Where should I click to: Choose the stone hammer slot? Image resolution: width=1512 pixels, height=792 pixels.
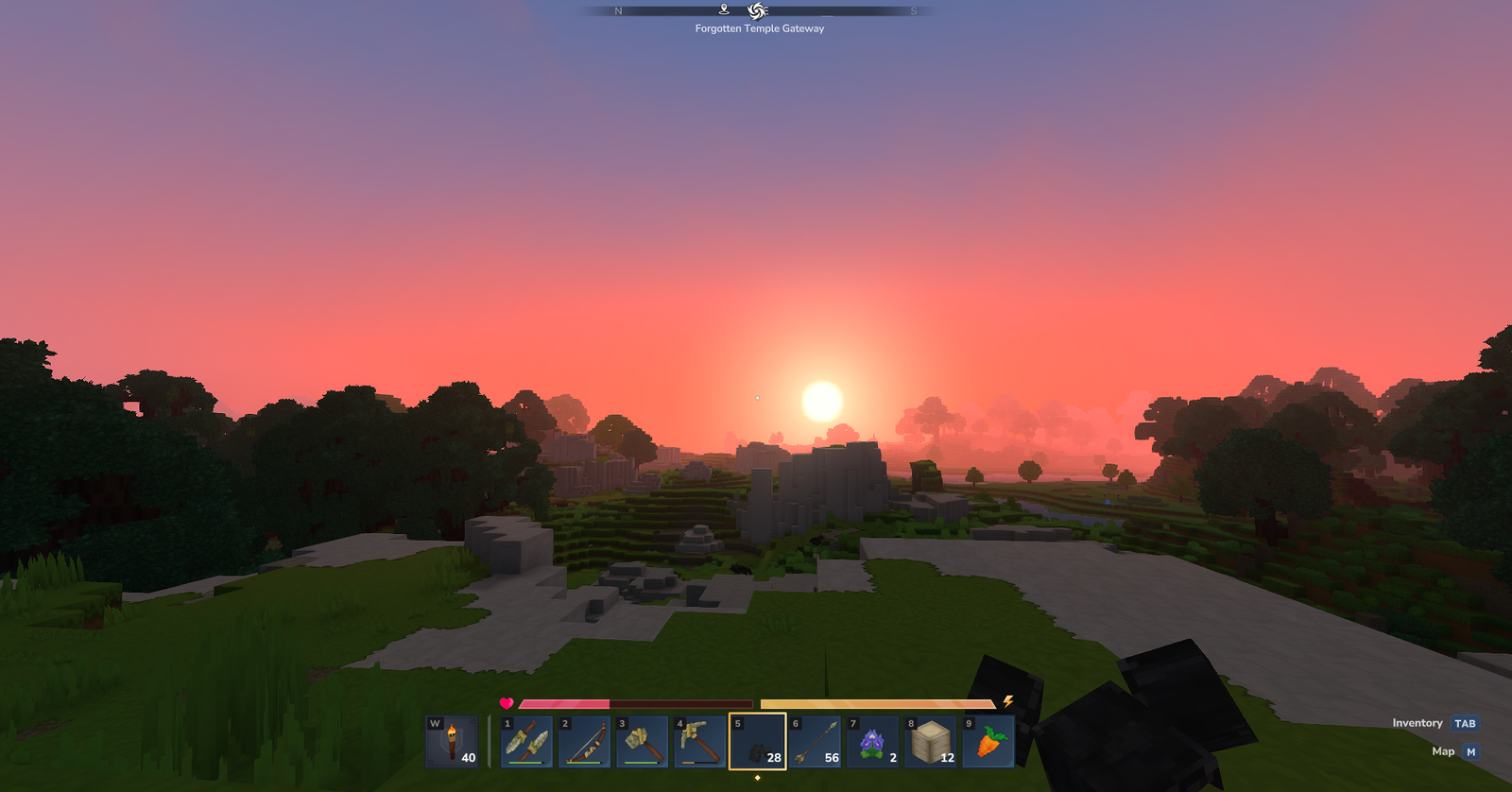tap(642, 742)
